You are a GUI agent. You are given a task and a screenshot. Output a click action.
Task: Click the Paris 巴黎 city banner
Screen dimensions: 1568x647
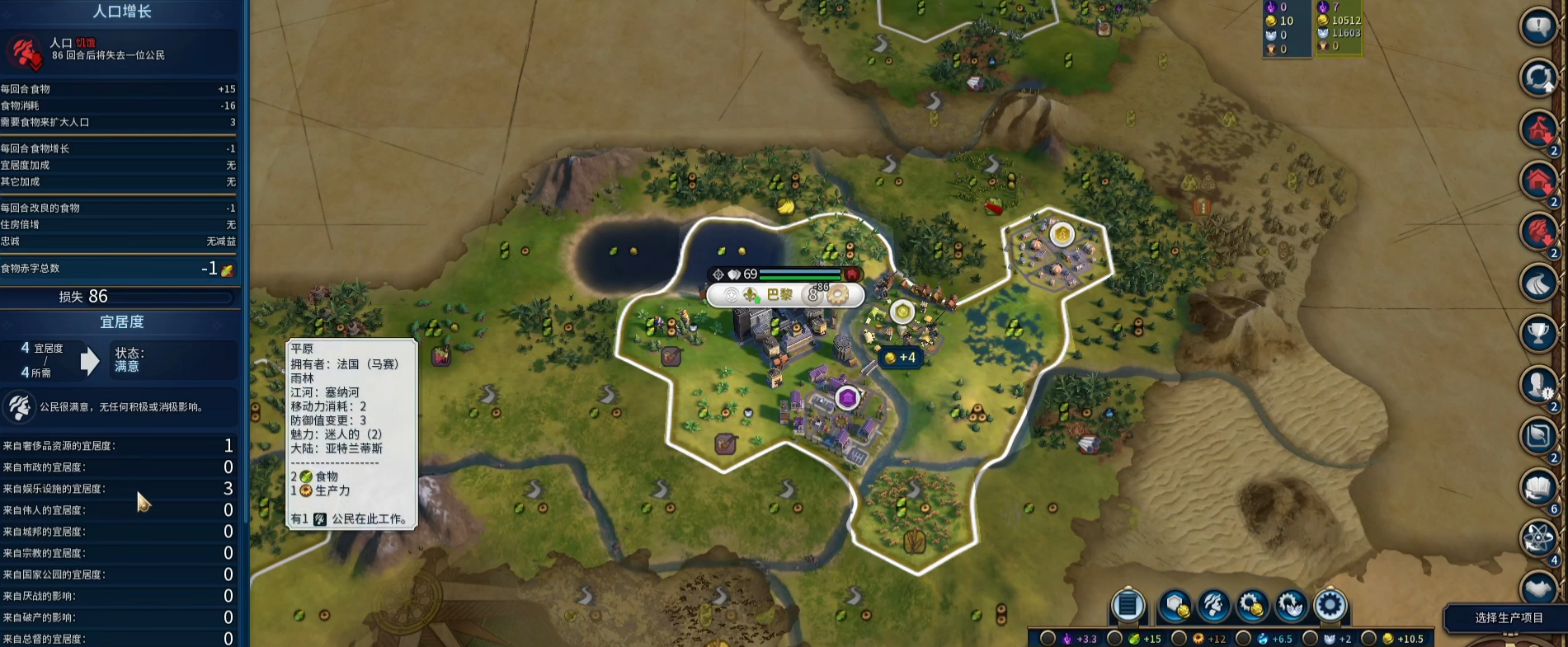(x=779, y=295)
